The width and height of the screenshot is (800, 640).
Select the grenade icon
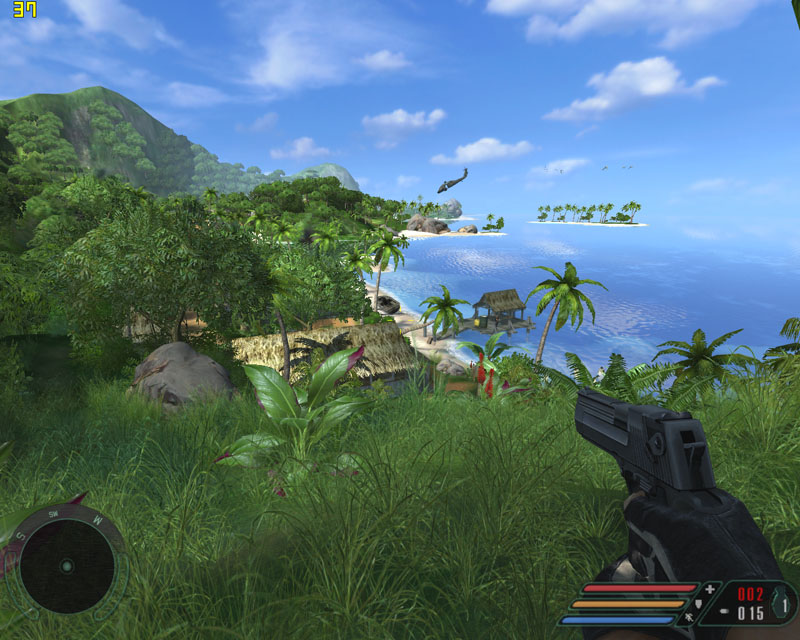(x=777, y=602)
